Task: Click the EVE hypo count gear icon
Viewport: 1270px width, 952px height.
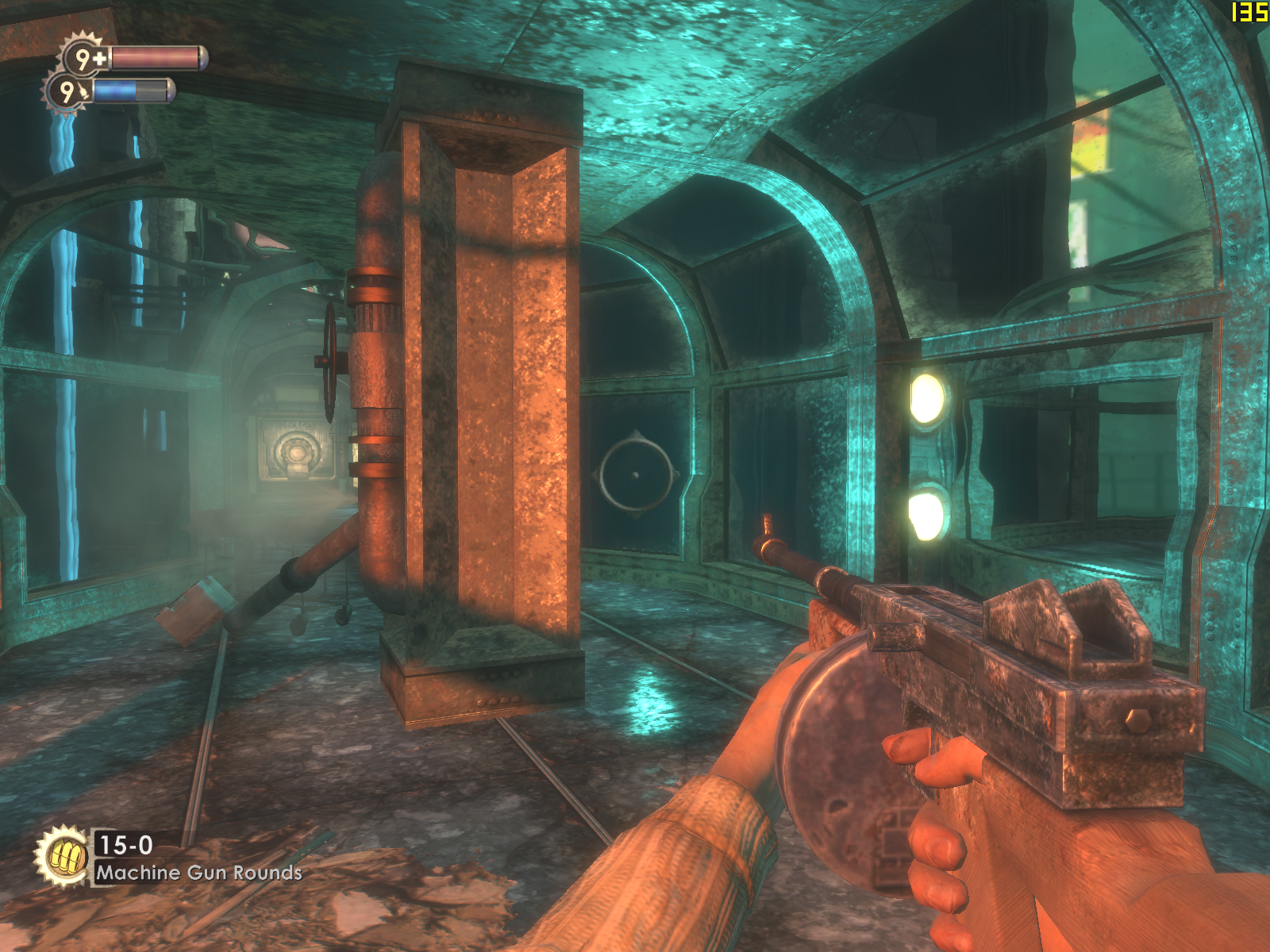Action: tap(68, 92)
